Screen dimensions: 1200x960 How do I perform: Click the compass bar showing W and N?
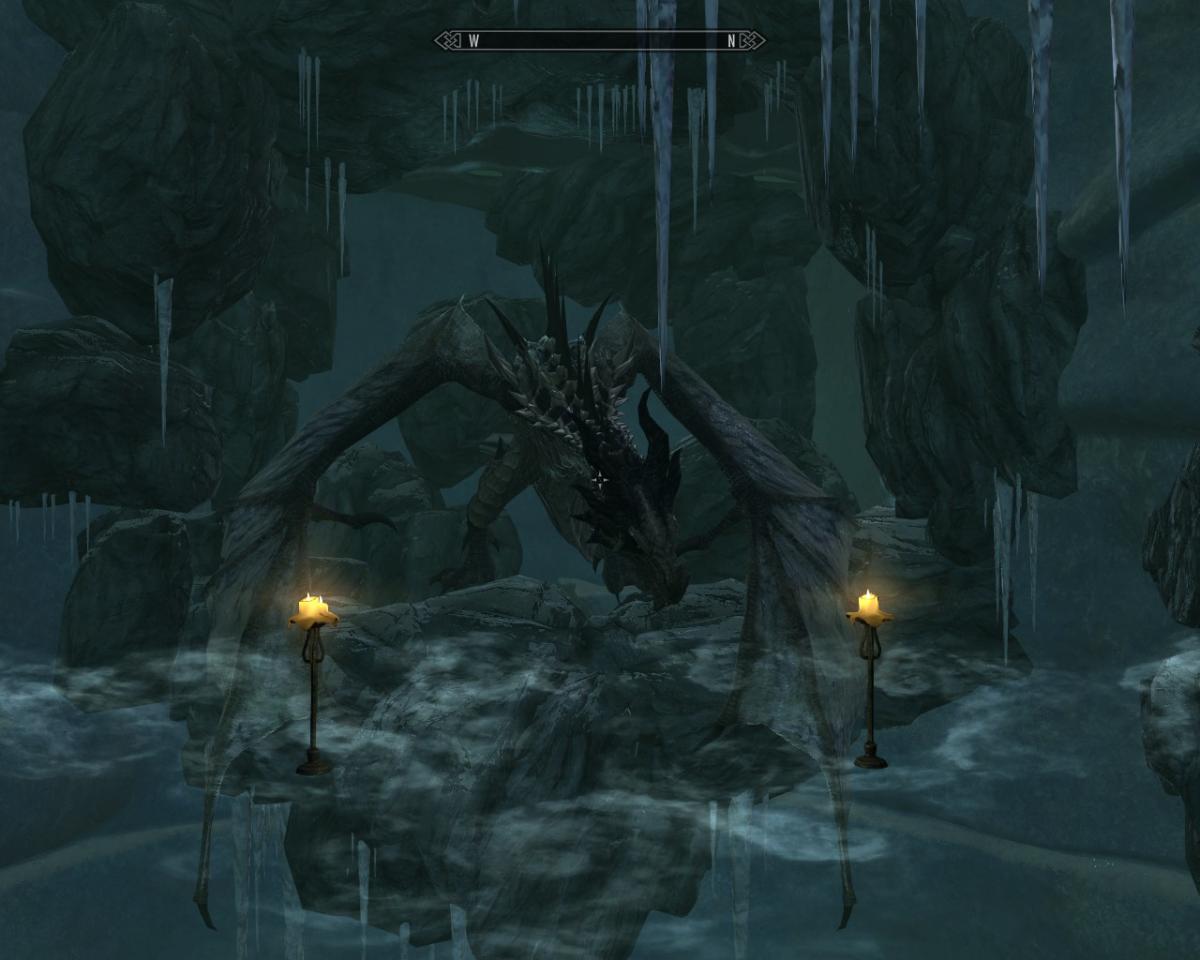600,41
